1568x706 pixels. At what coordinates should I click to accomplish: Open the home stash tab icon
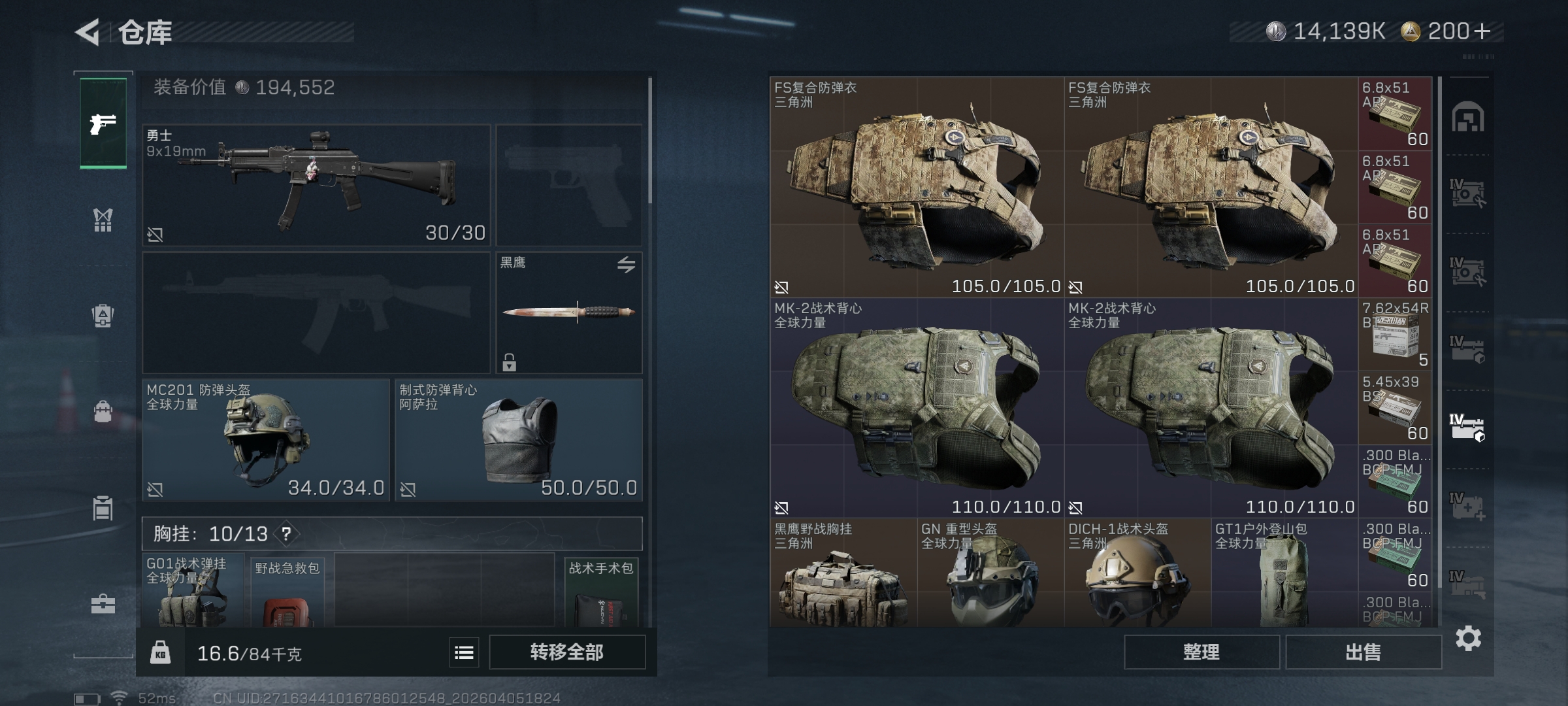click(1467, 117)
